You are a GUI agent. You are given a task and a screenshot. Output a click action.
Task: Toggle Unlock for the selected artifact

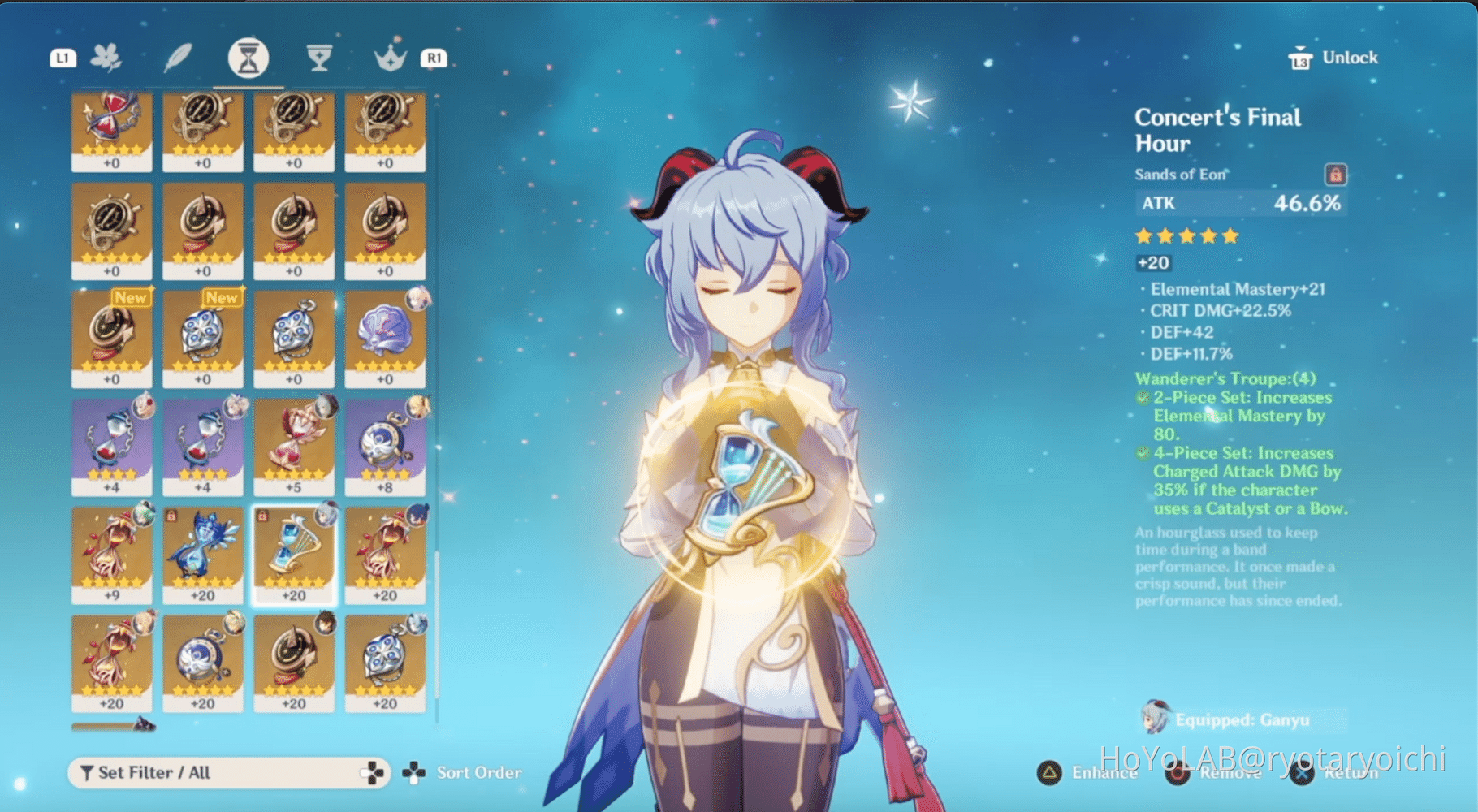[1331, 57]
